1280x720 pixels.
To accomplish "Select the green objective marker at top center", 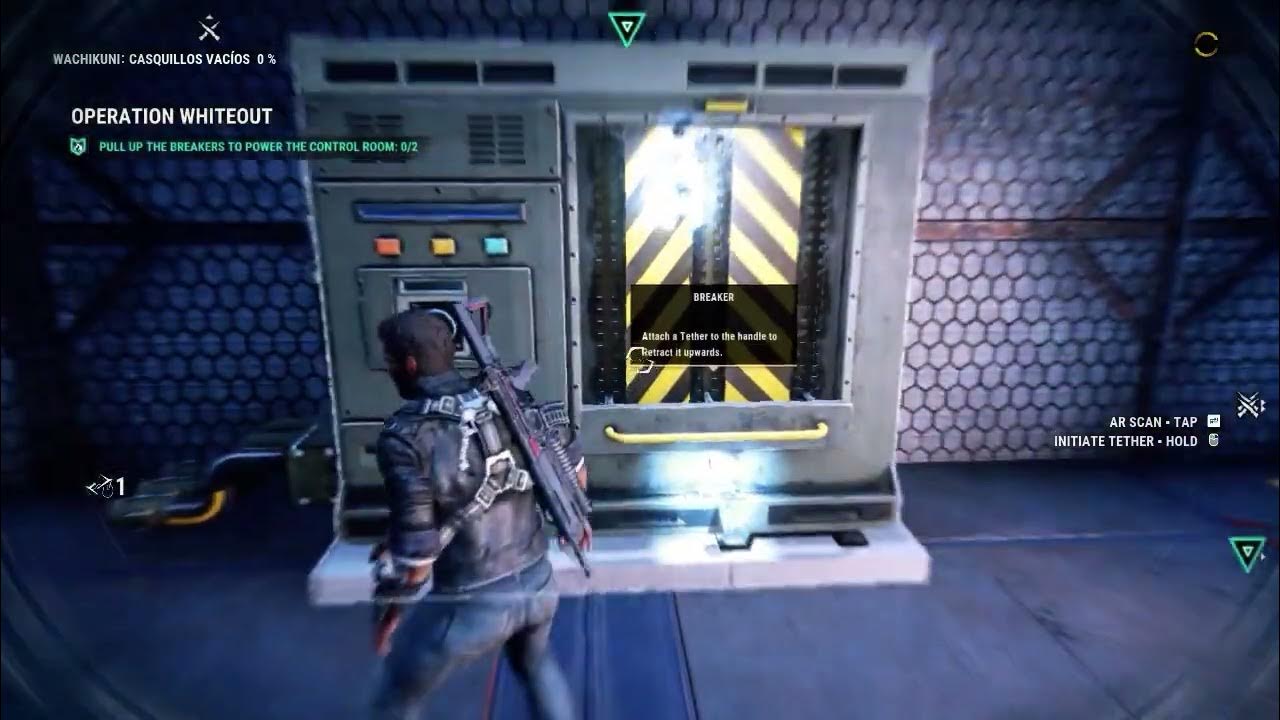I will pos(626,27).
